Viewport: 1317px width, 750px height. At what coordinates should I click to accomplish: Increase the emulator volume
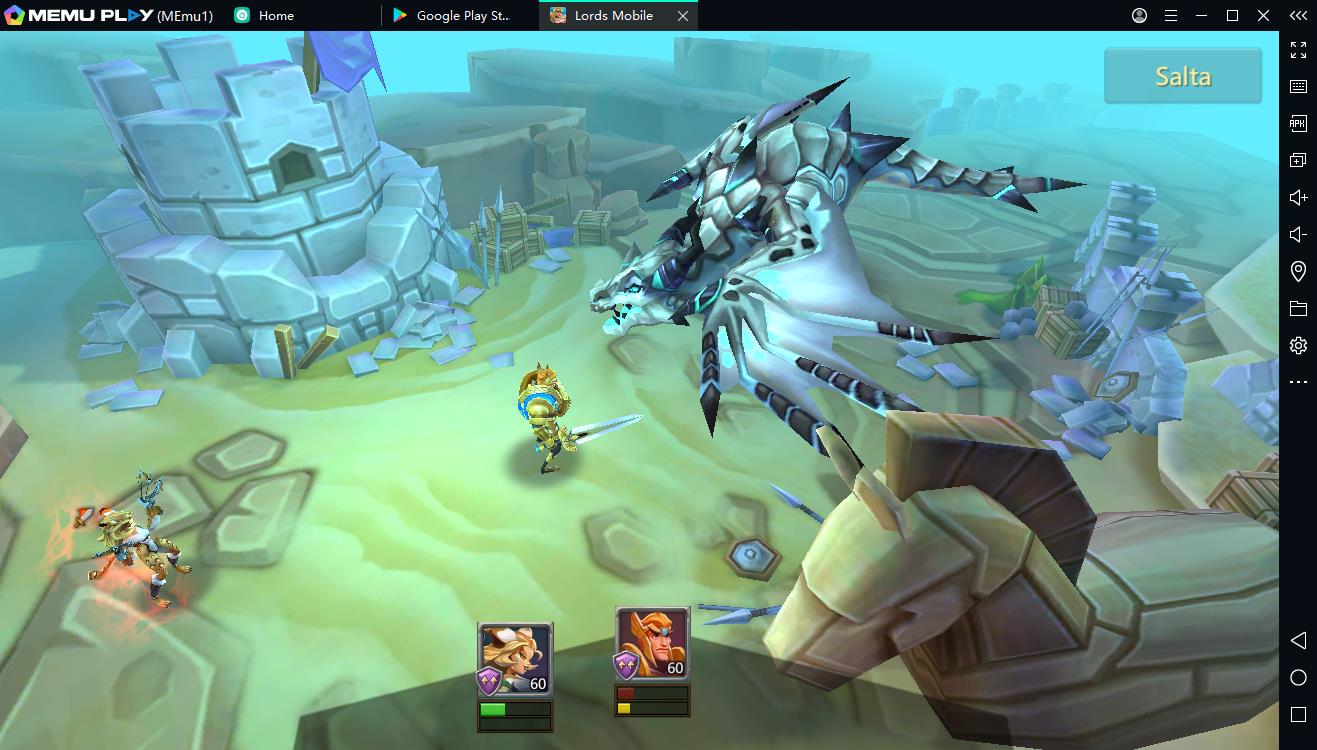click(x=1298, y=196)
